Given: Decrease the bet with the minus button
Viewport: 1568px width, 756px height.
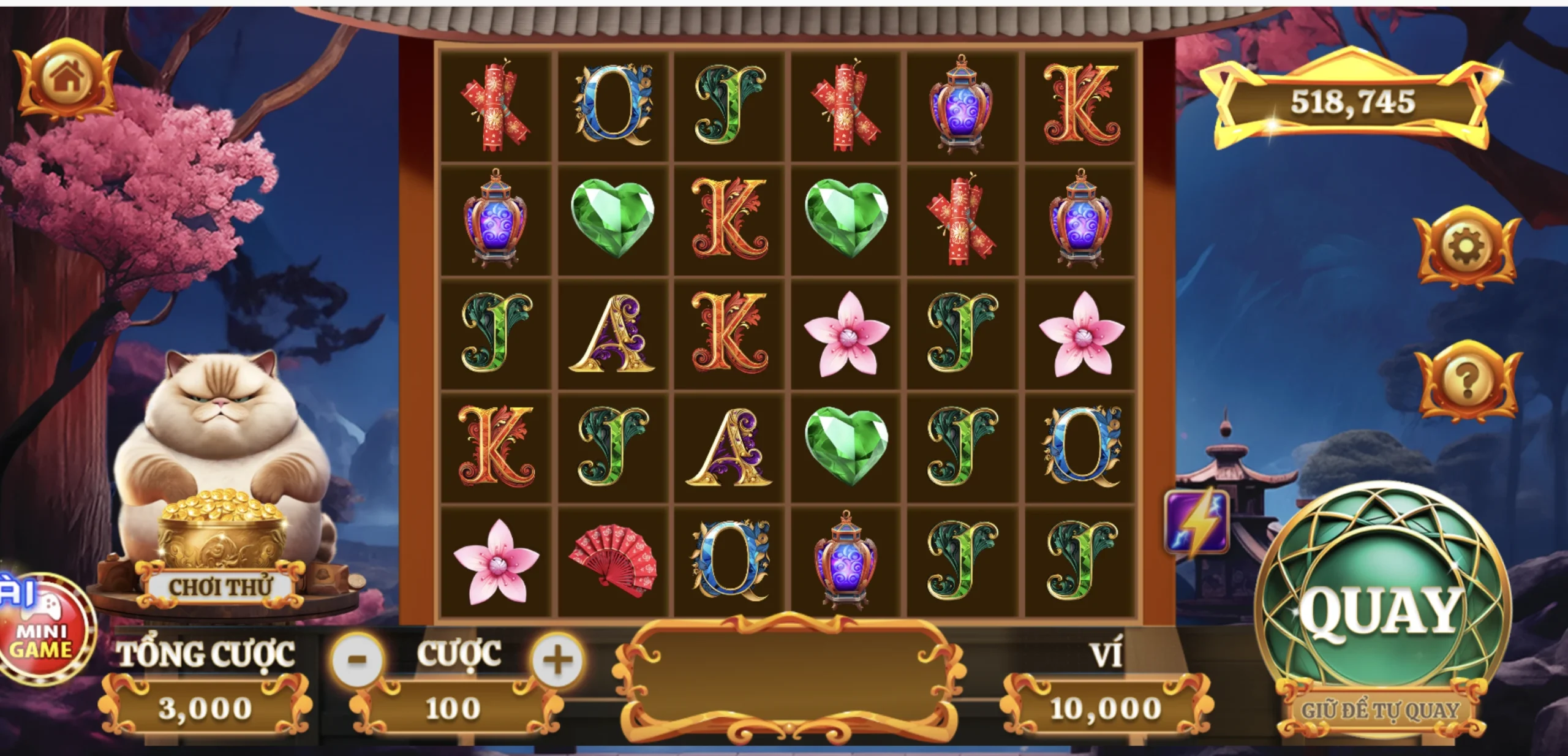Looking at the screenshot, I should 357,660.
